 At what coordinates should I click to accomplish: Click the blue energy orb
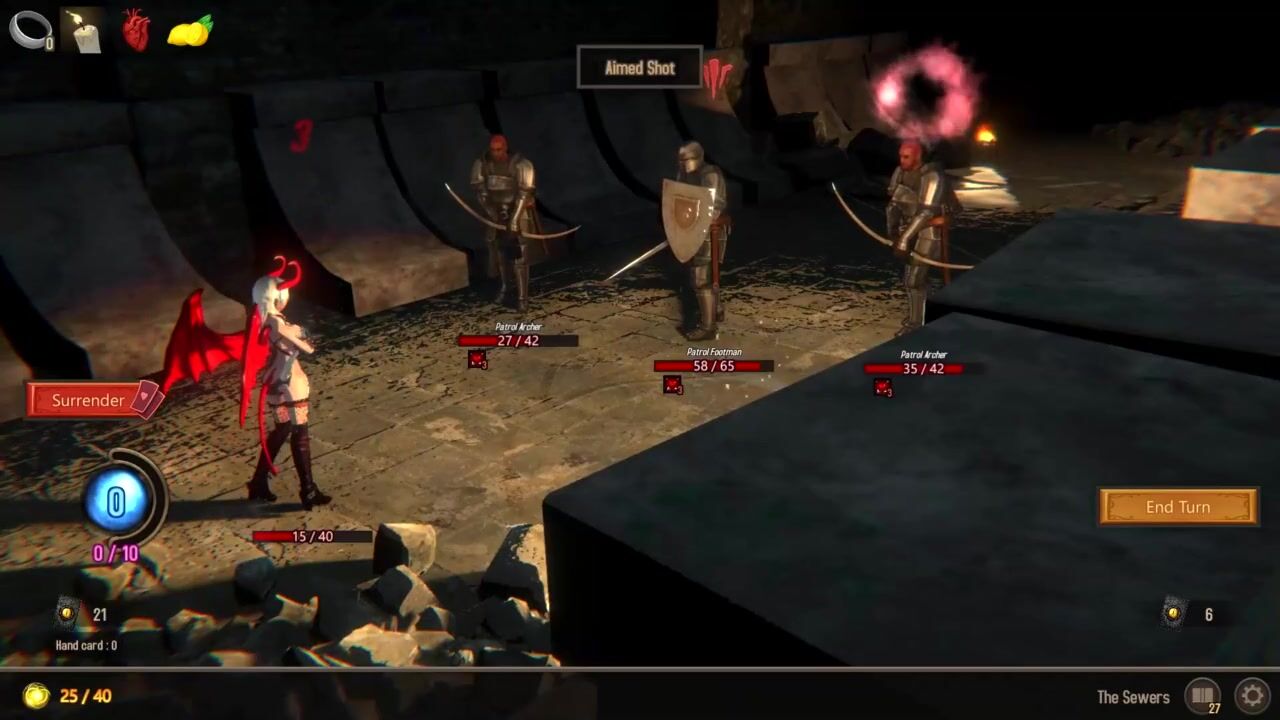coord(116,502)
